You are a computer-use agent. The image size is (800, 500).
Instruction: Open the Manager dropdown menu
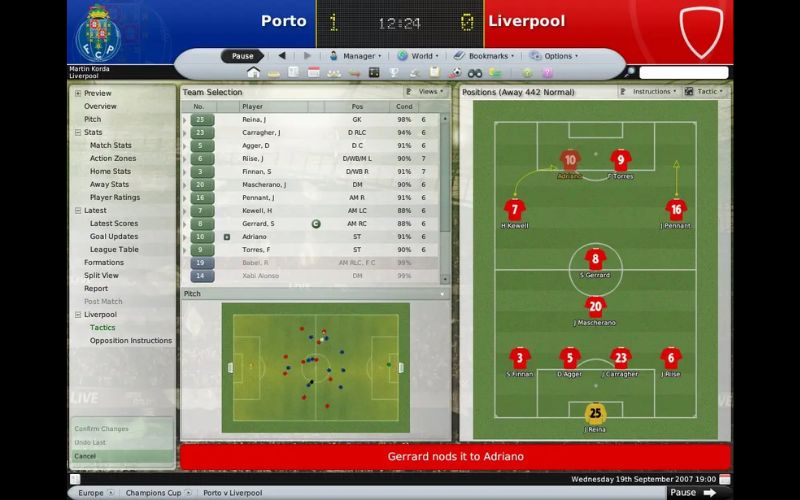(x=357, y=56)
